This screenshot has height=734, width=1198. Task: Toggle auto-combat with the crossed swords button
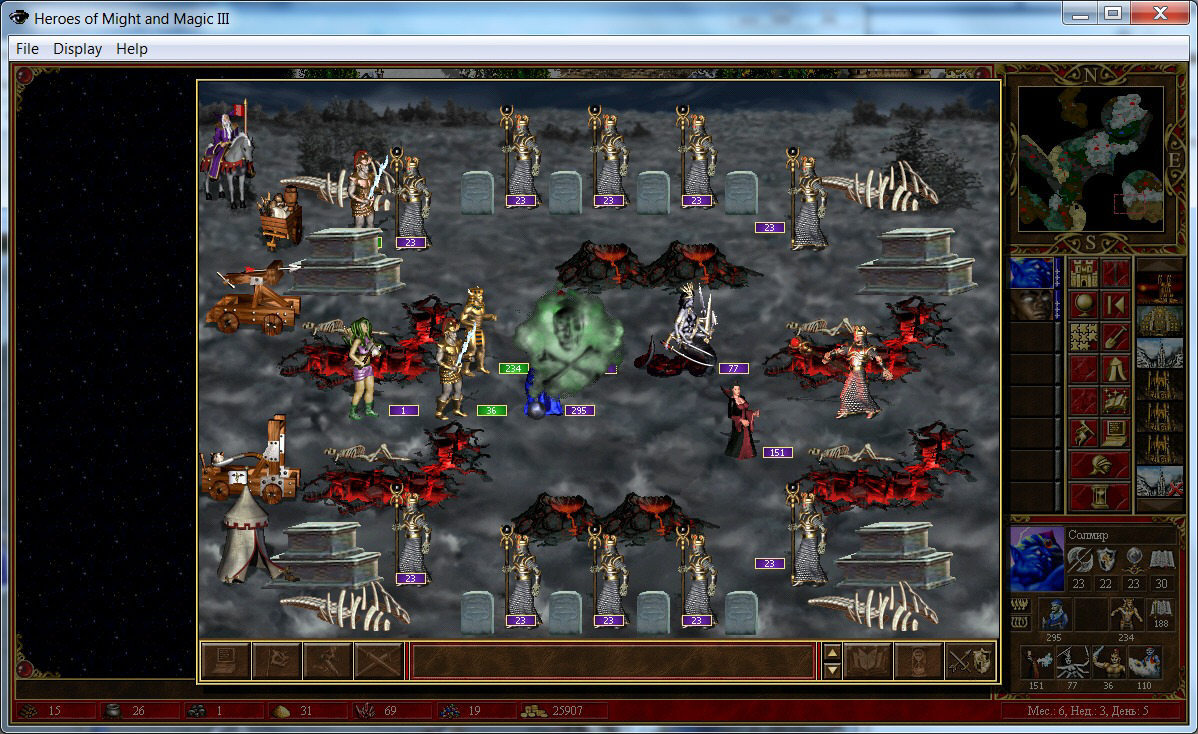click(x=379, y=661)
